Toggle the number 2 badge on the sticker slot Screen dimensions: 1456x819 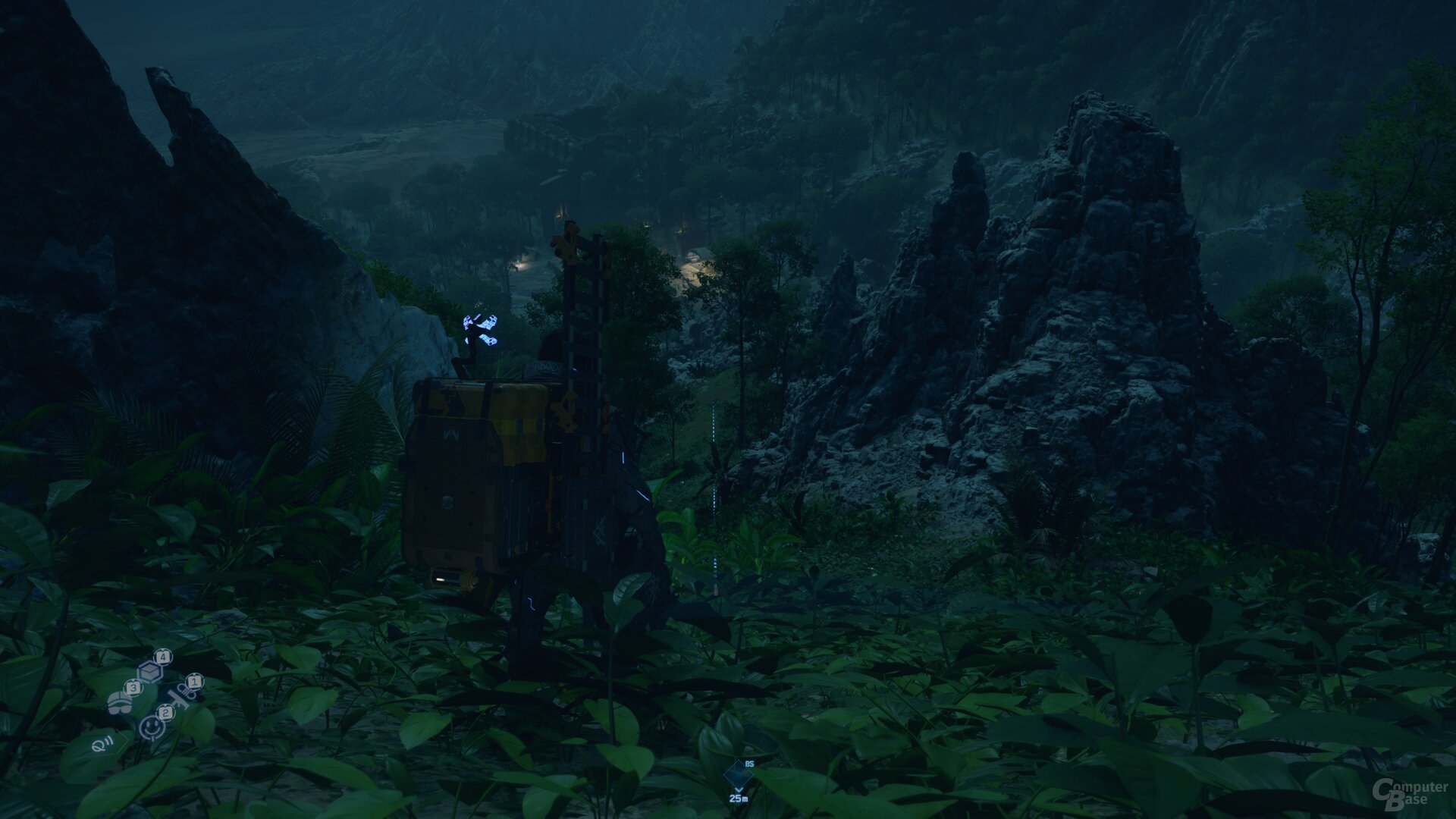point(165,714)
